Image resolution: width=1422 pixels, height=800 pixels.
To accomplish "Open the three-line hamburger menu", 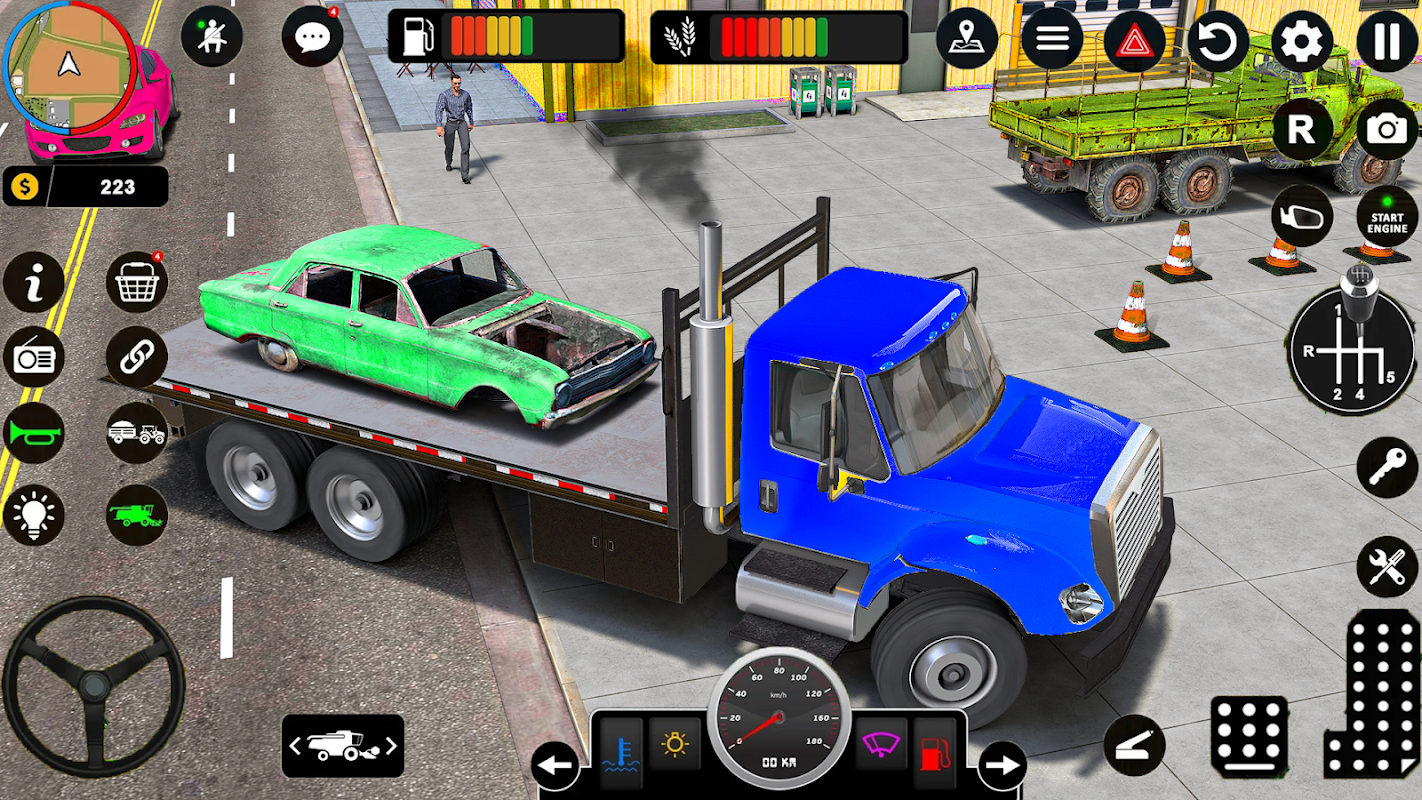I will click(x=1051, y=39).
